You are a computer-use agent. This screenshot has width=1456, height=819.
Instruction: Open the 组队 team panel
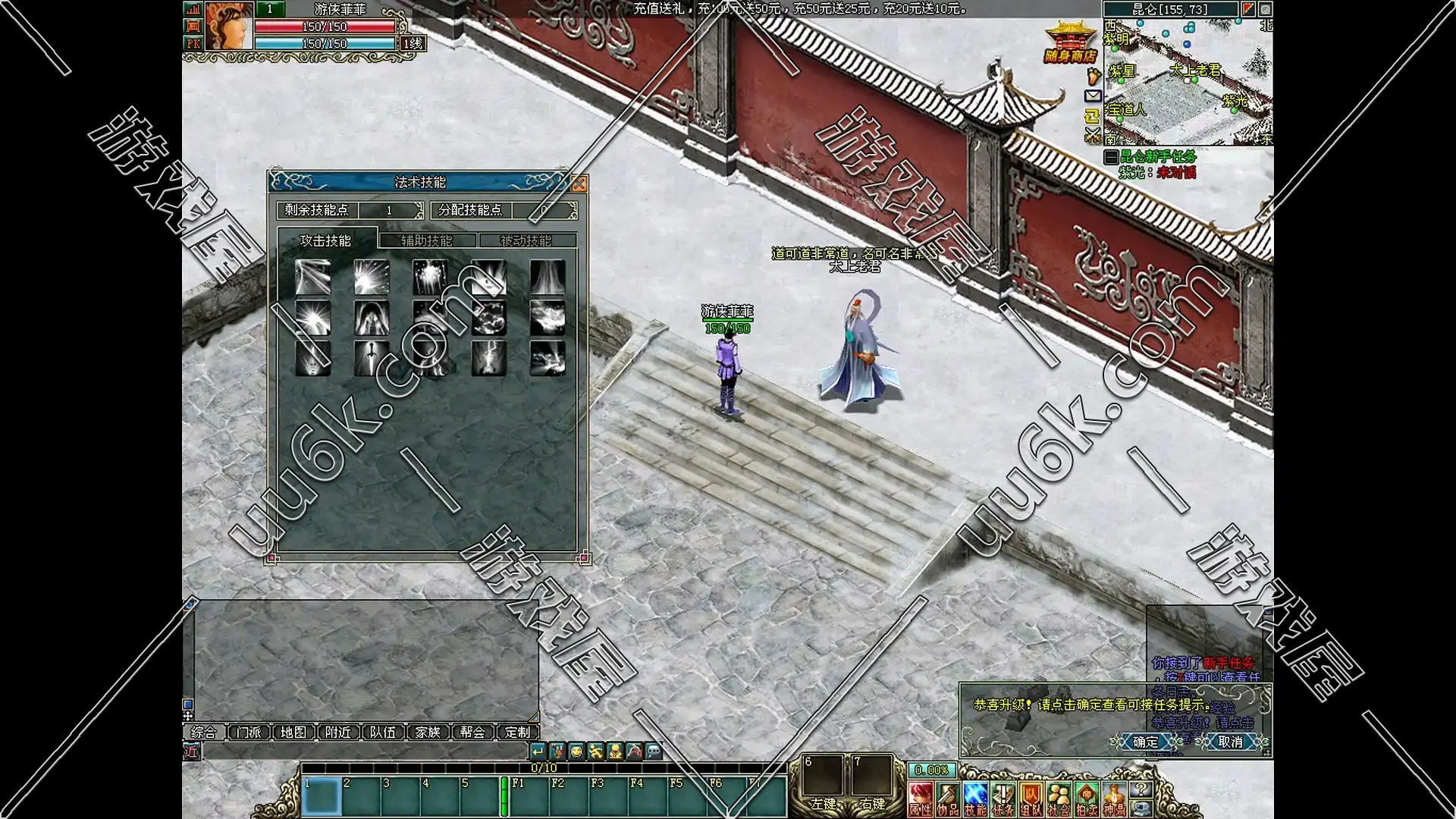[1031, 799]
